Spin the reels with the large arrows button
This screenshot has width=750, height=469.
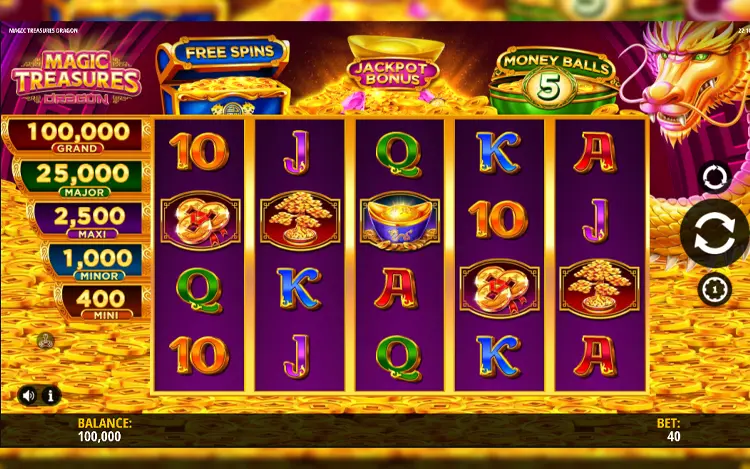pyautogui.click(x=715, y=233)
